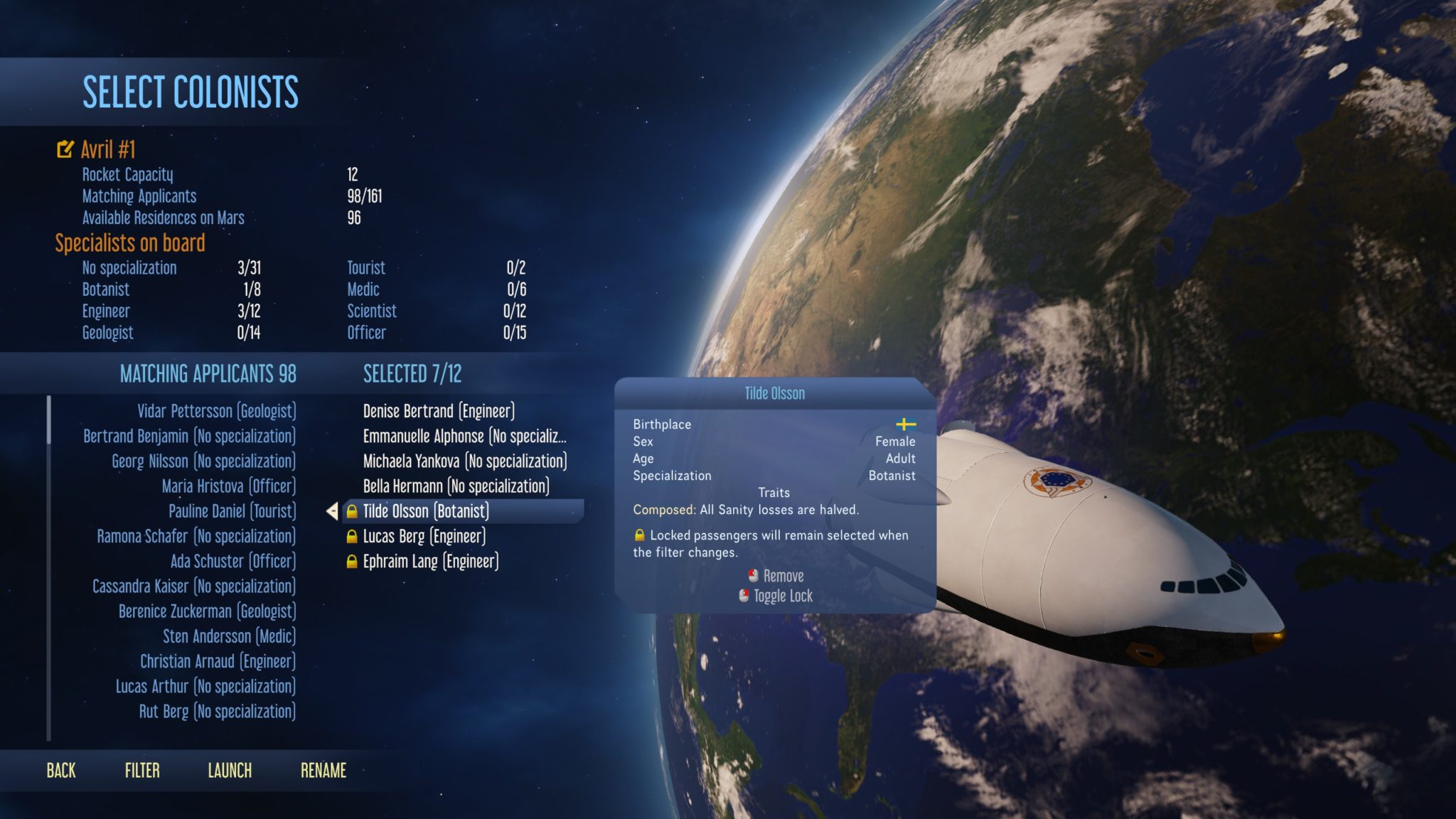Add tourist Pauline Daniel to the rocket
1456x819 pixels.
(x=232, y=511)
